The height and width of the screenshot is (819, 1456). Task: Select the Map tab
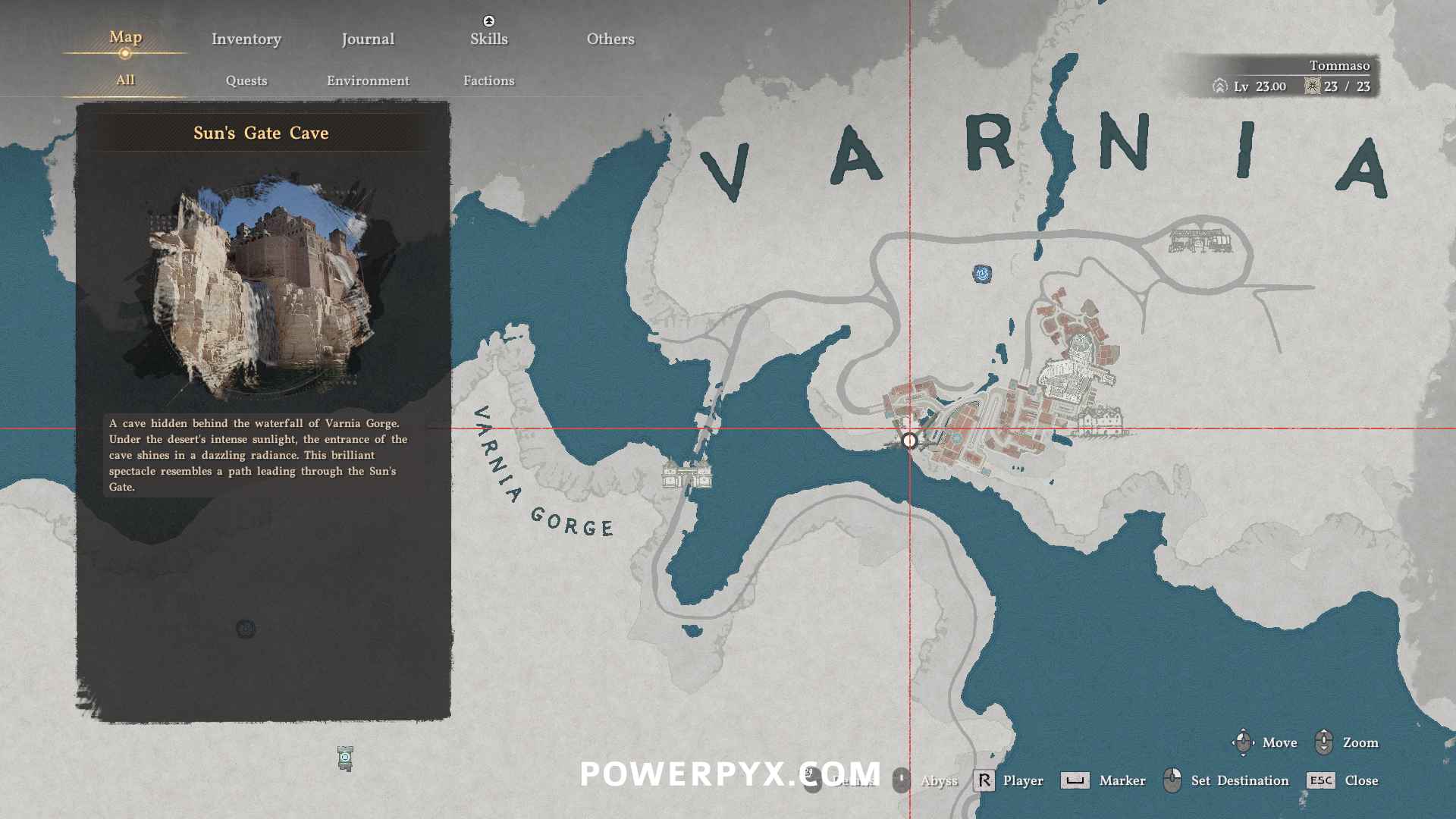(x=125, y=37)
